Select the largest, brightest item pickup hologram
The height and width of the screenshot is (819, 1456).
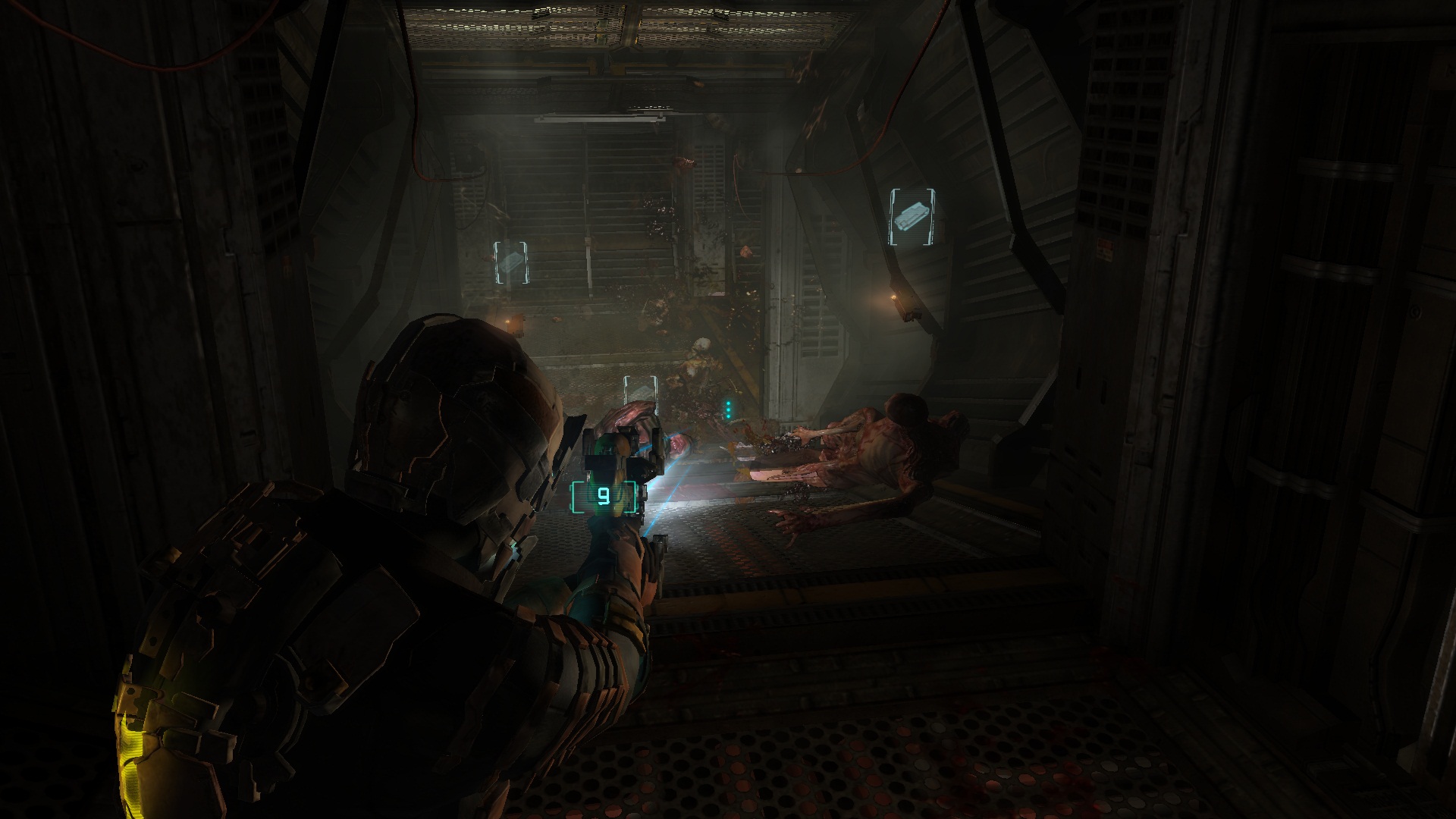[912, 218]
